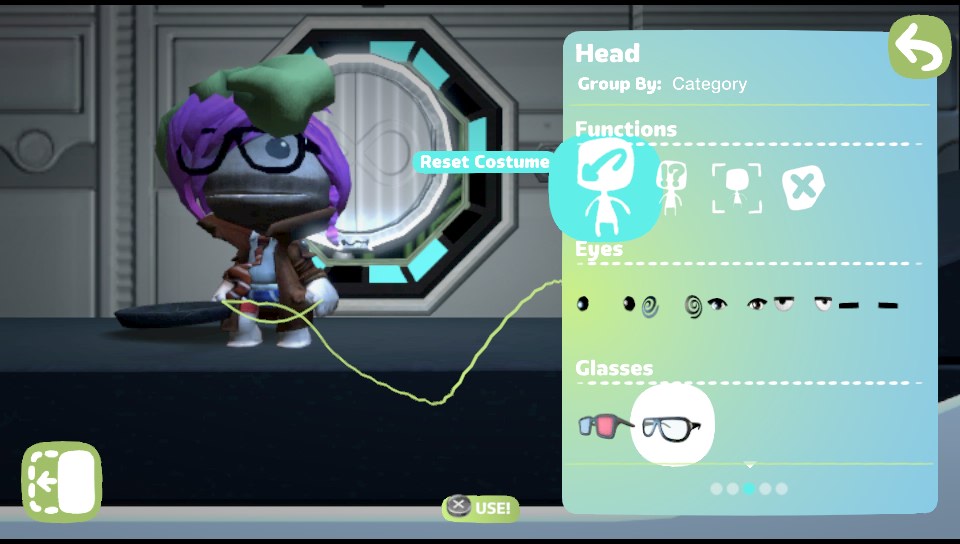
Task: Change the Group By Category setting
Action: 708,84
